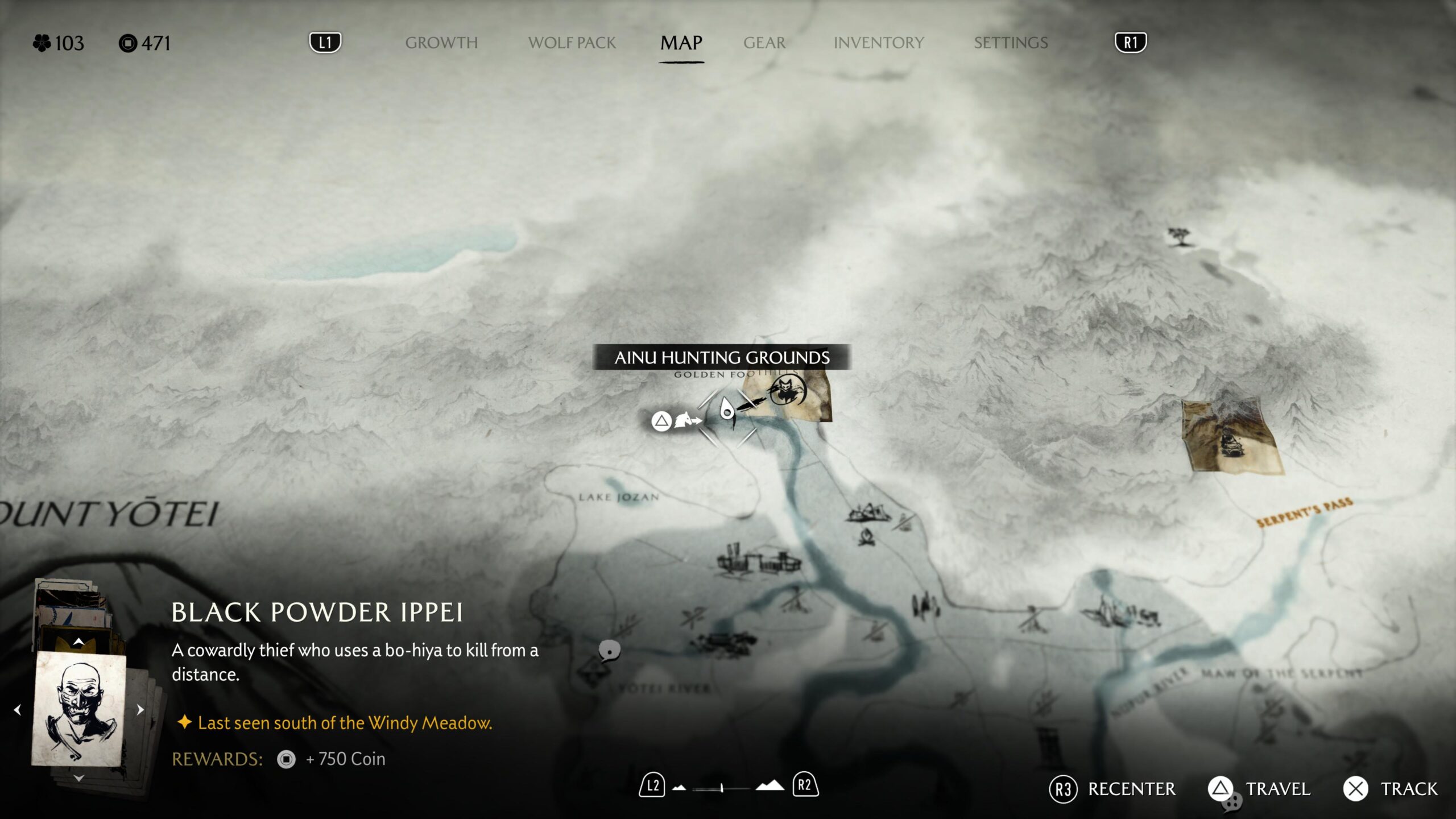
Task: Select the Black Powder Ippei bounty portrait
Action: (80, 708)
